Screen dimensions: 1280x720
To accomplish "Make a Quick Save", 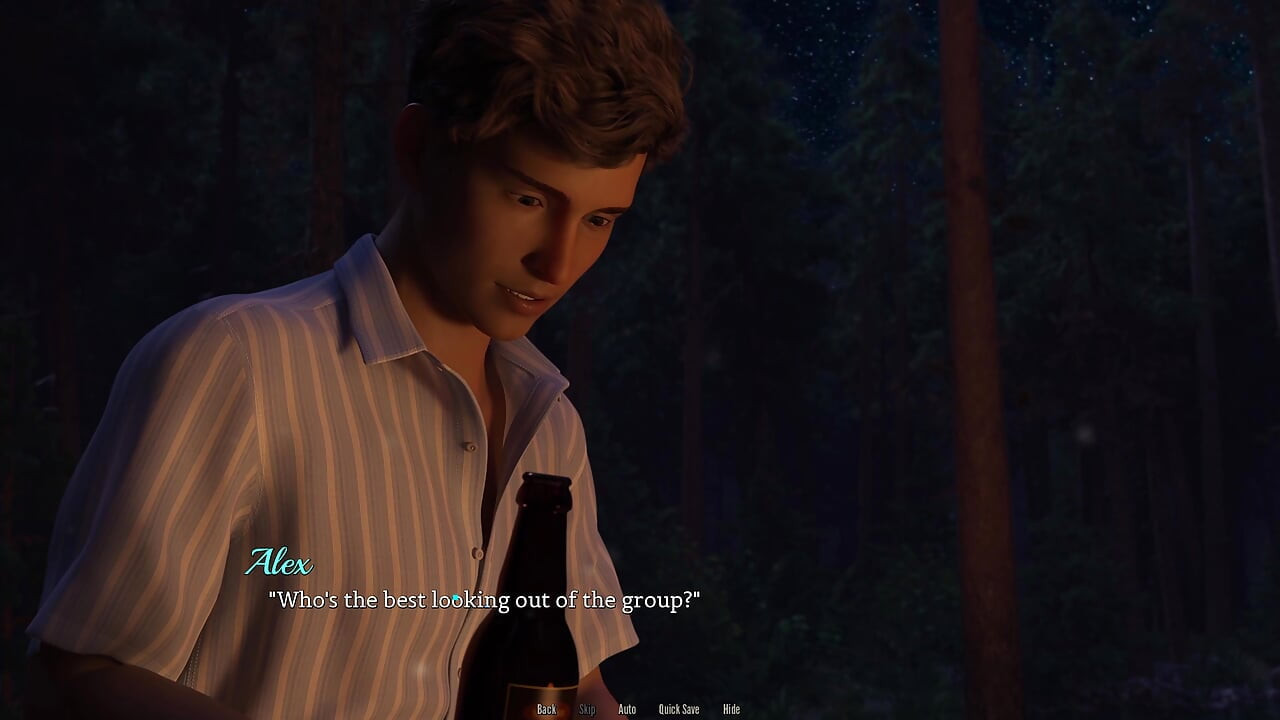I will coord(678,709).
